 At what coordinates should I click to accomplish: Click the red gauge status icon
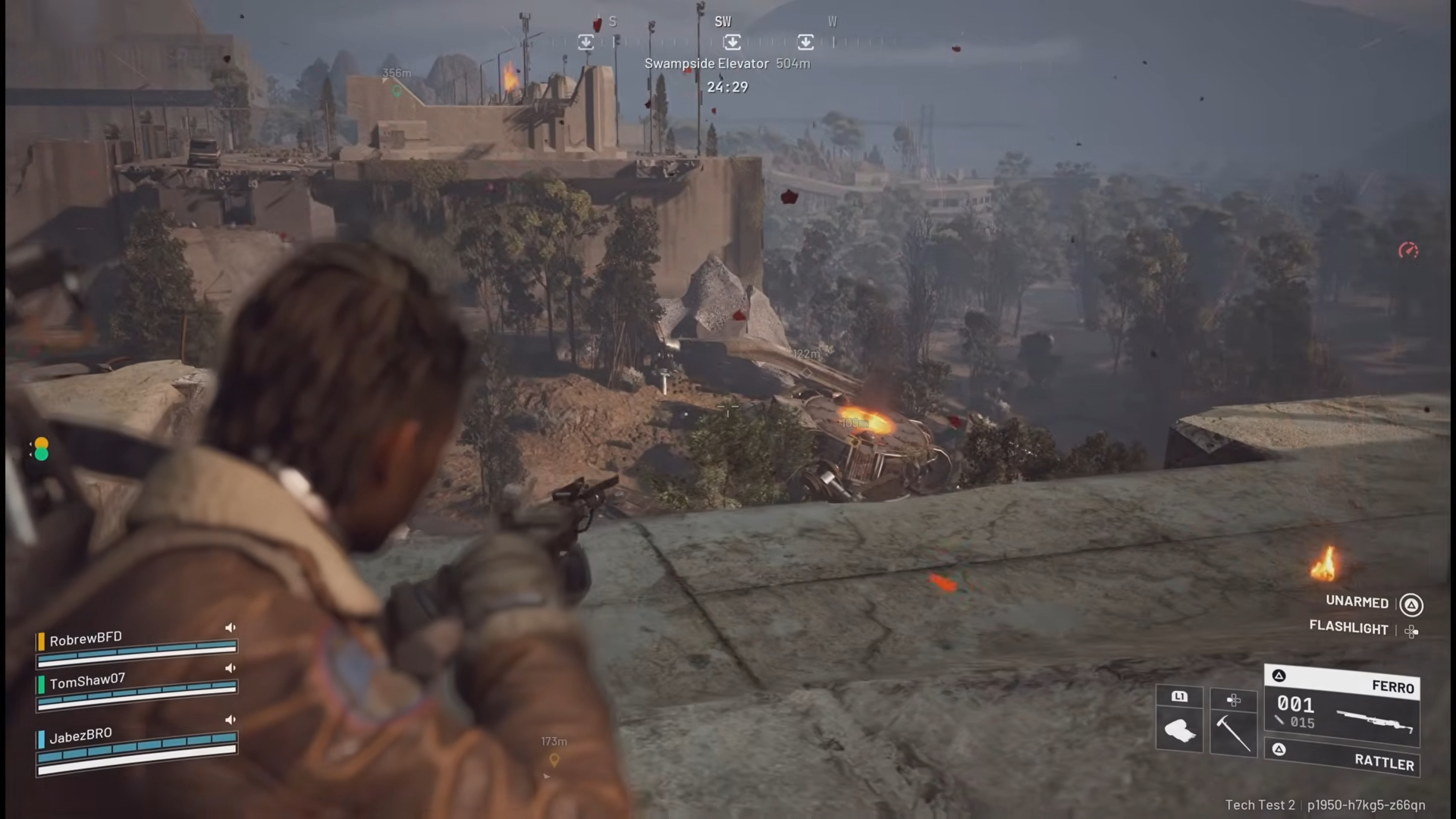[1408, 250]
